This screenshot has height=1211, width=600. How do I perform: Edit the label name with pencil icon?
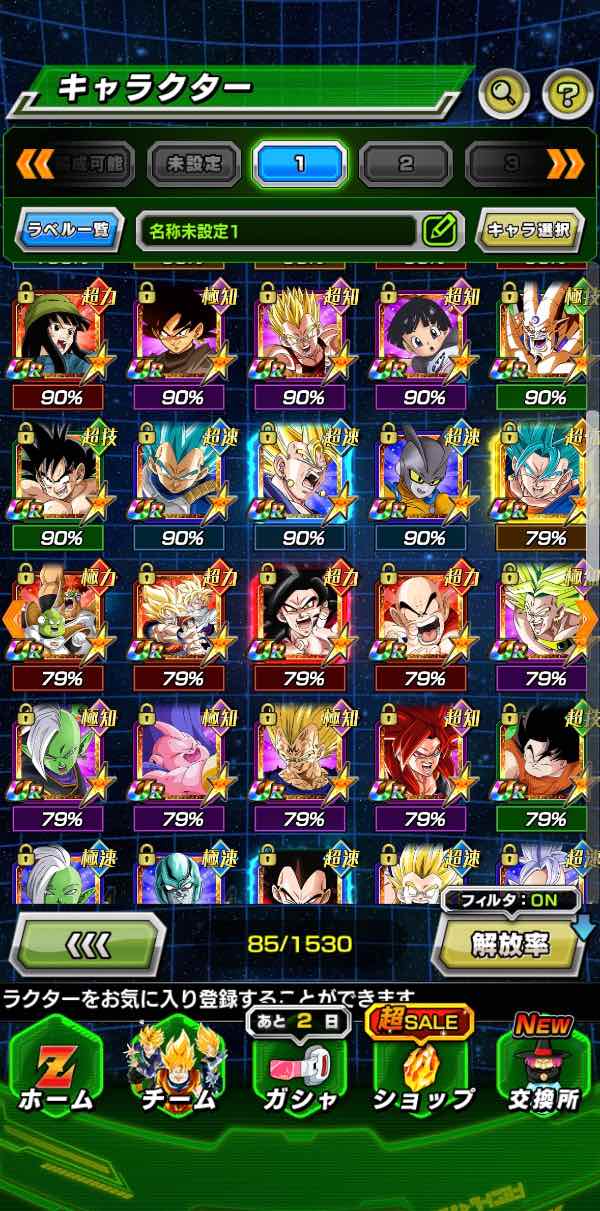point(438,230)
